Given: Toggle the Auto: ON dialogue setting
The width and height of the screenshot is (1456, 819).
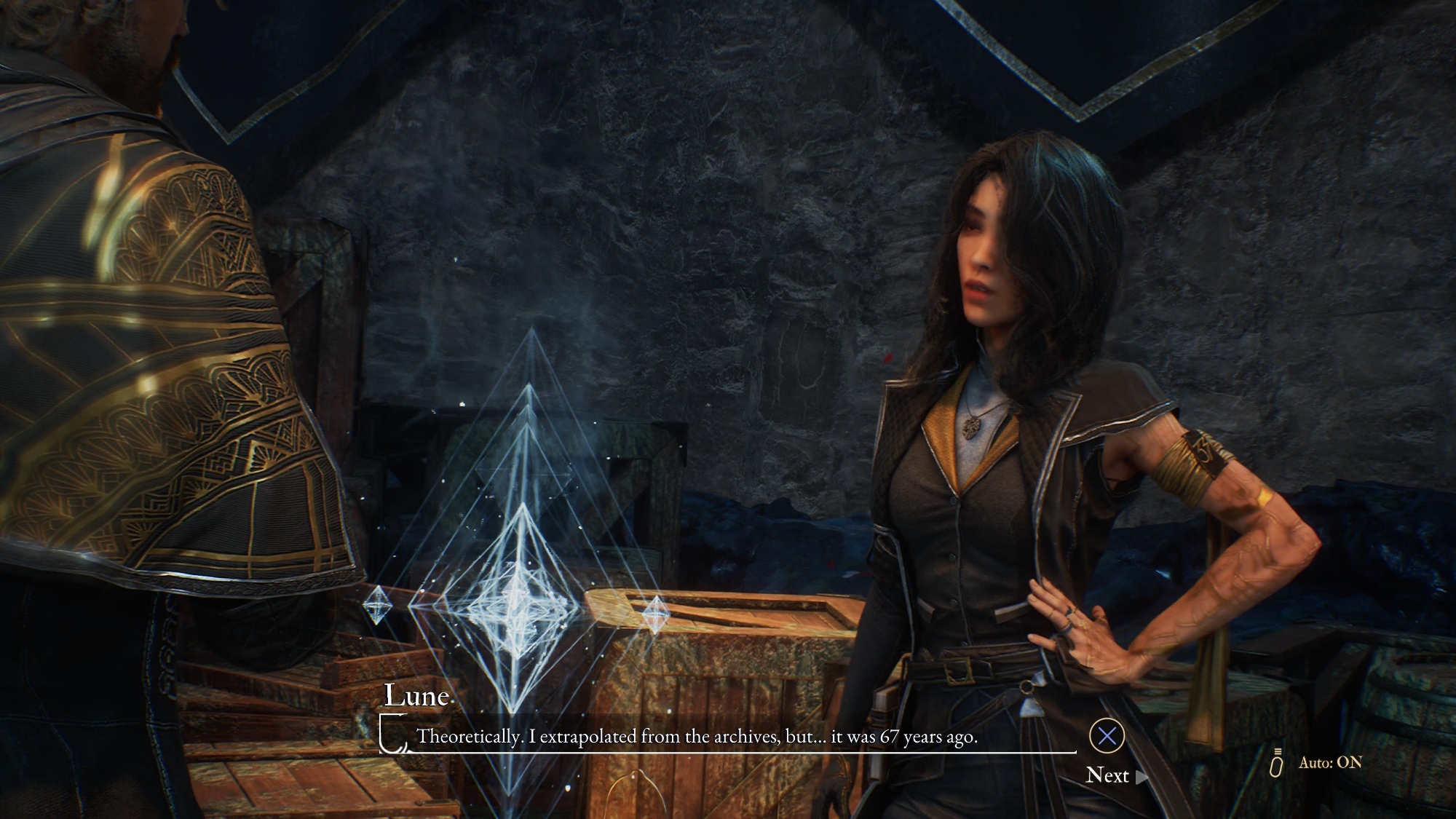Looking at the screenshot, I should [x=1329, y=763].
